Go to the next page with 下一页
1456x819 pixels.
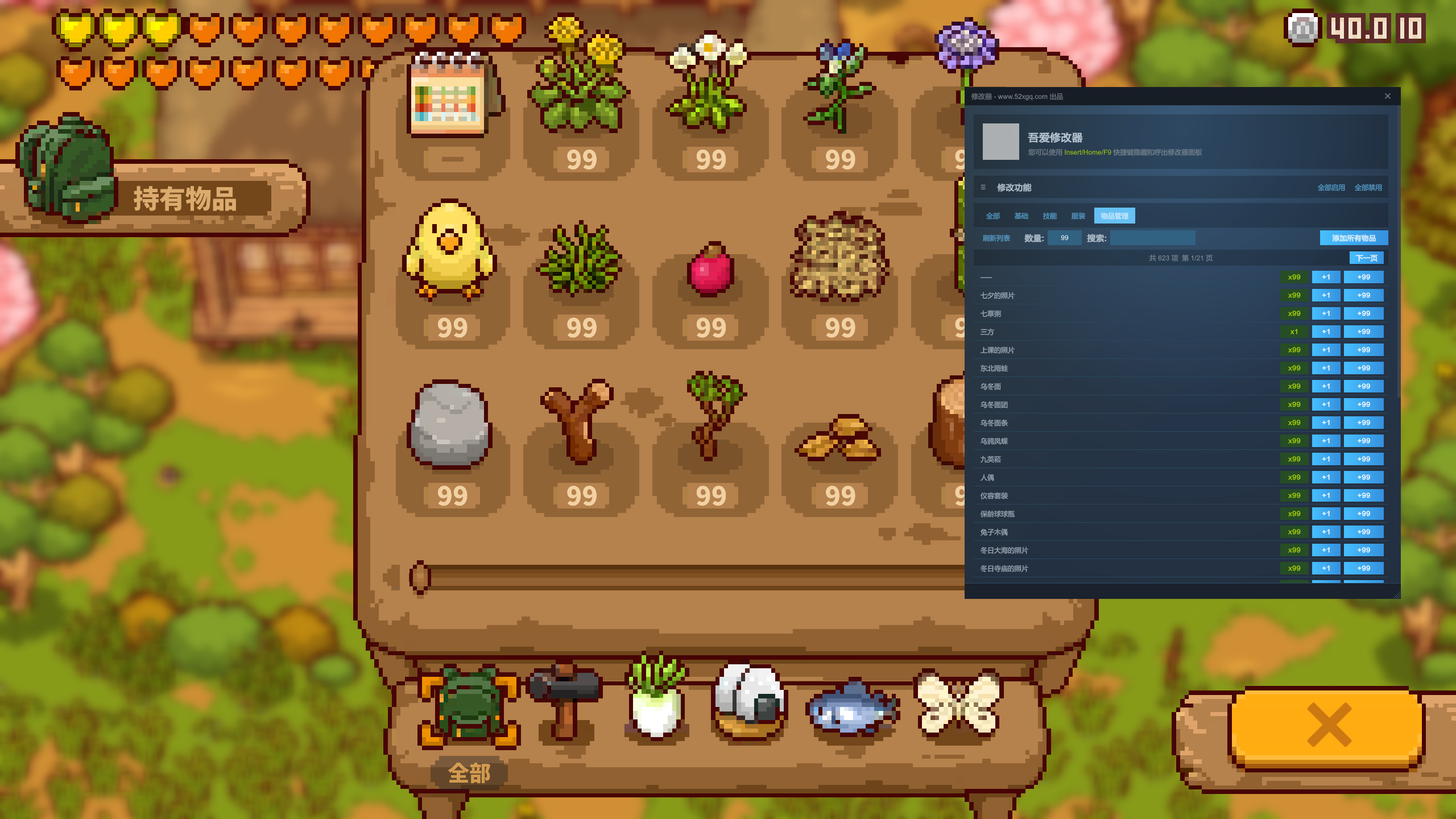point(1366,258)
